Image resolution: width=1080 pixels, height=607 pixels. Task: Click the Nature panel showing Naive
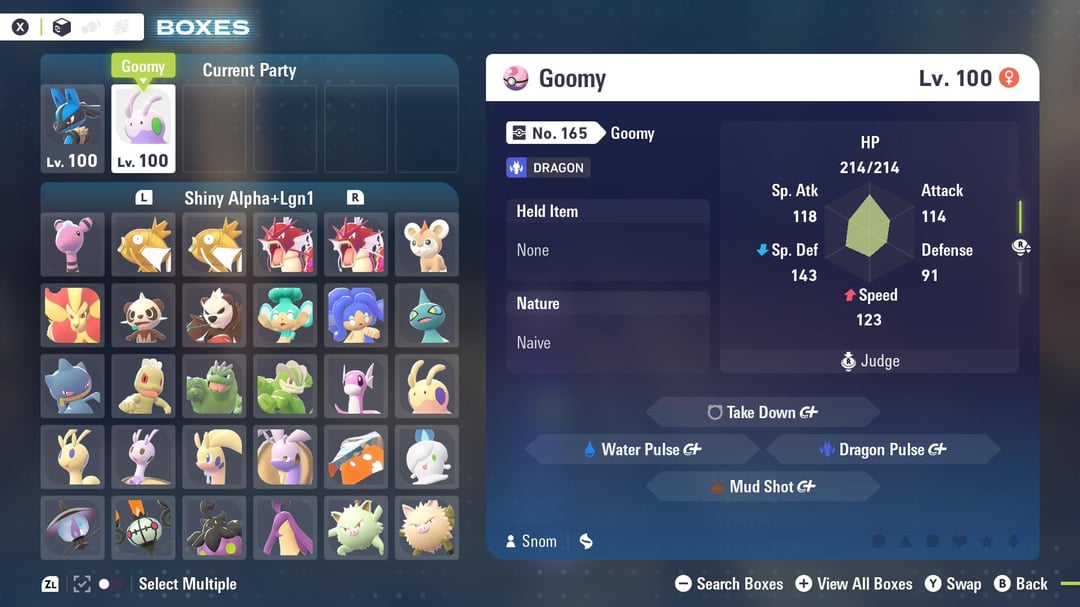pos(607,332)
